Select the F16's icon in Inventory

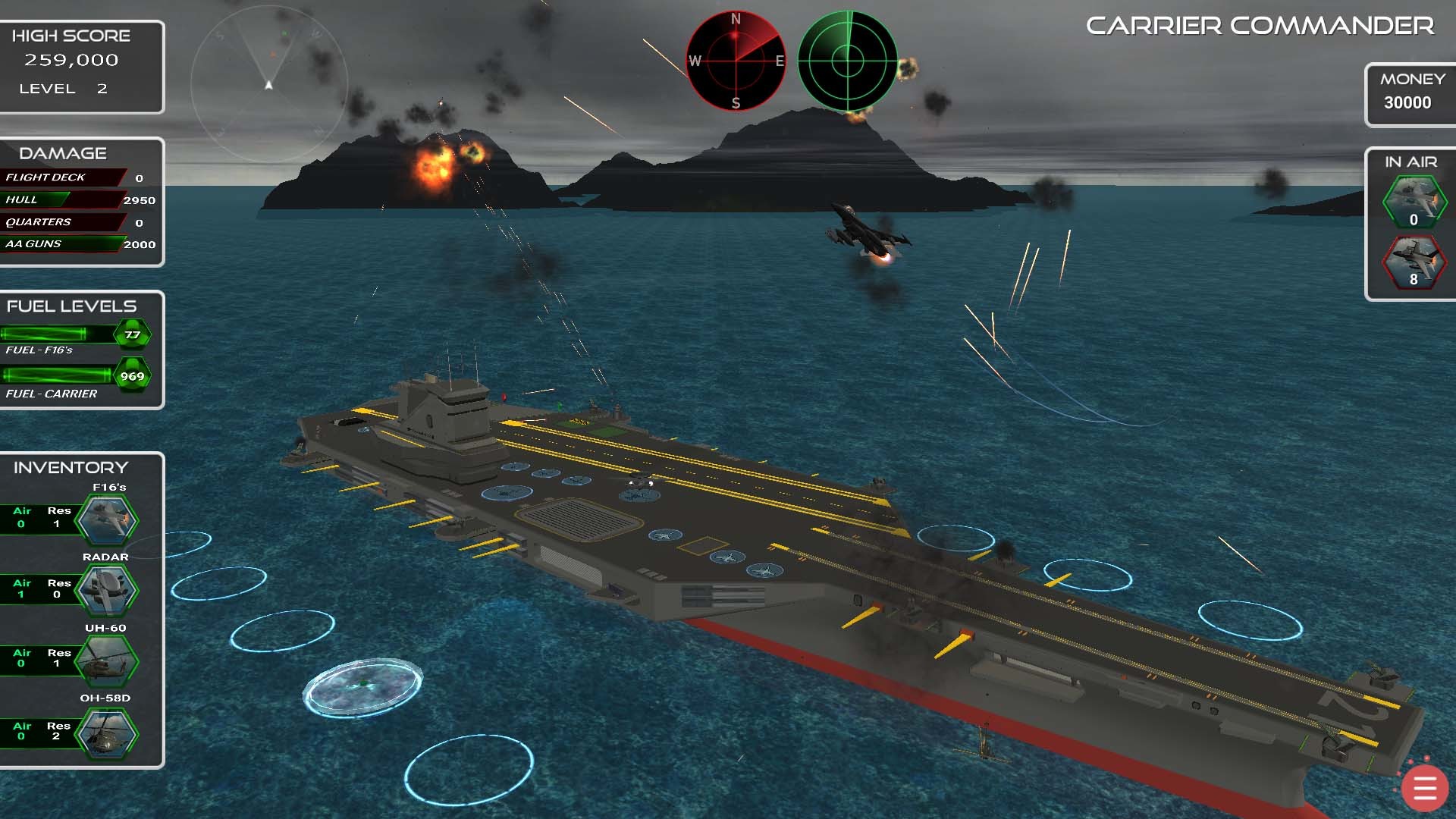[x=107, y=519]
